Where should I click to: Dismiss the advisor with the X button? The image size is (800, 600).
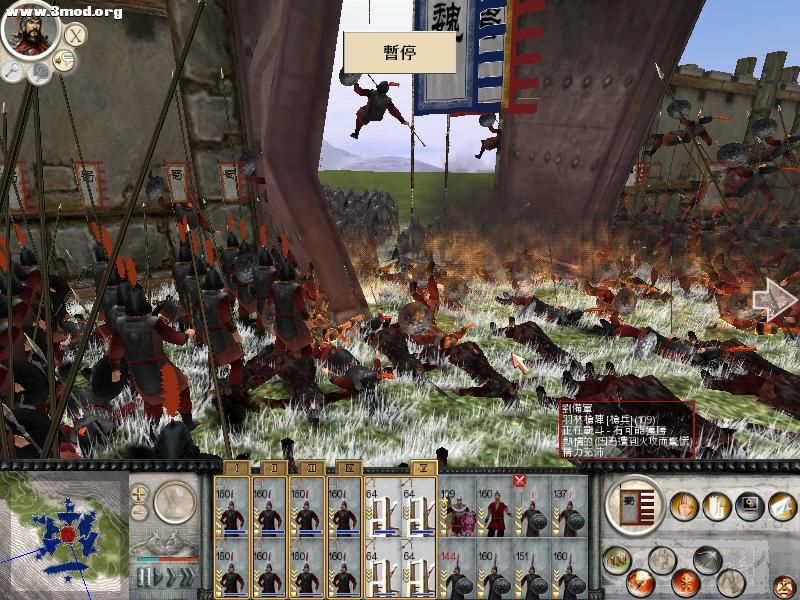76,33
